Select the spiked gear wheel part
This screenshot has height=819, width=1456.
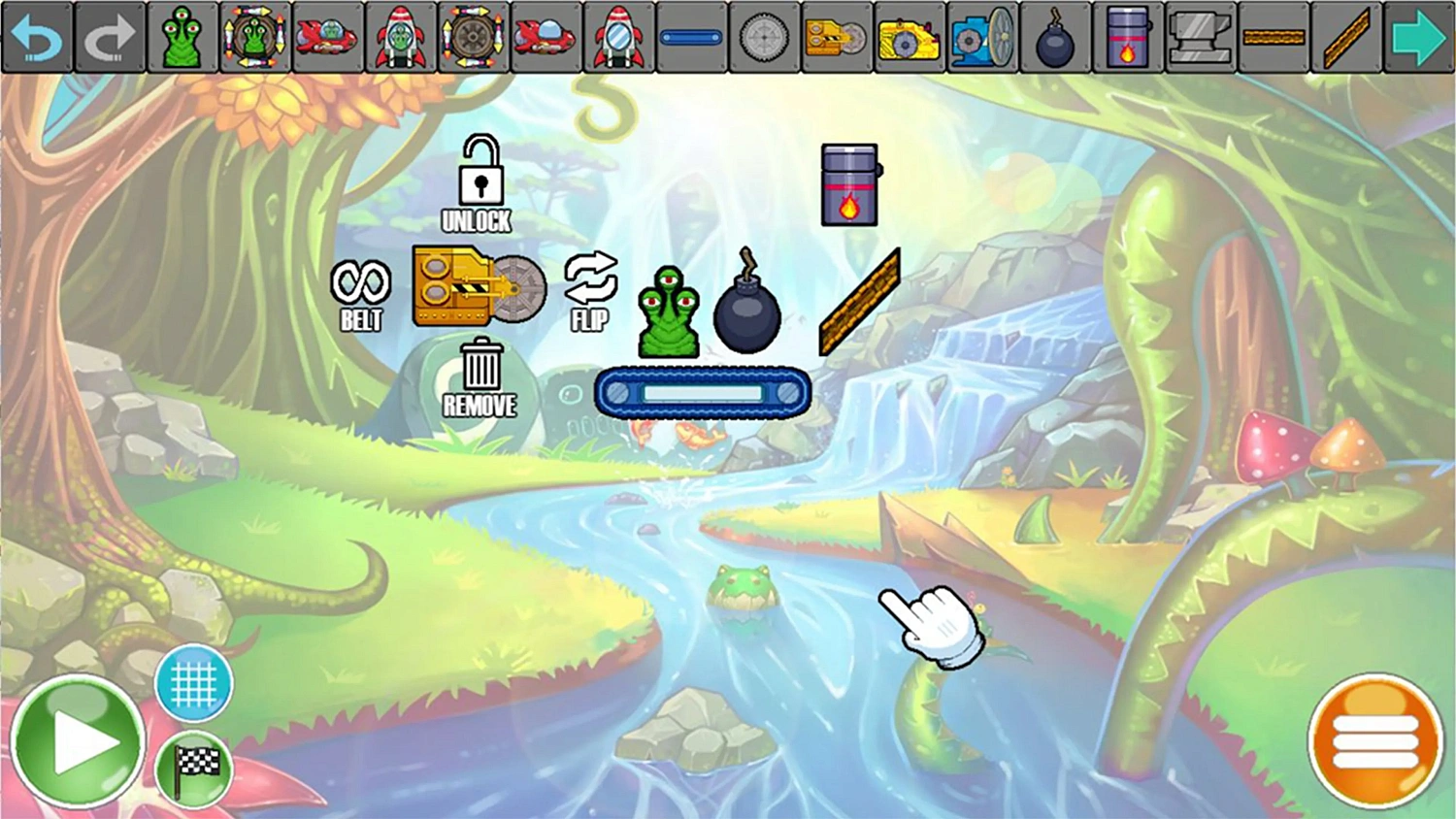(764, 37)
